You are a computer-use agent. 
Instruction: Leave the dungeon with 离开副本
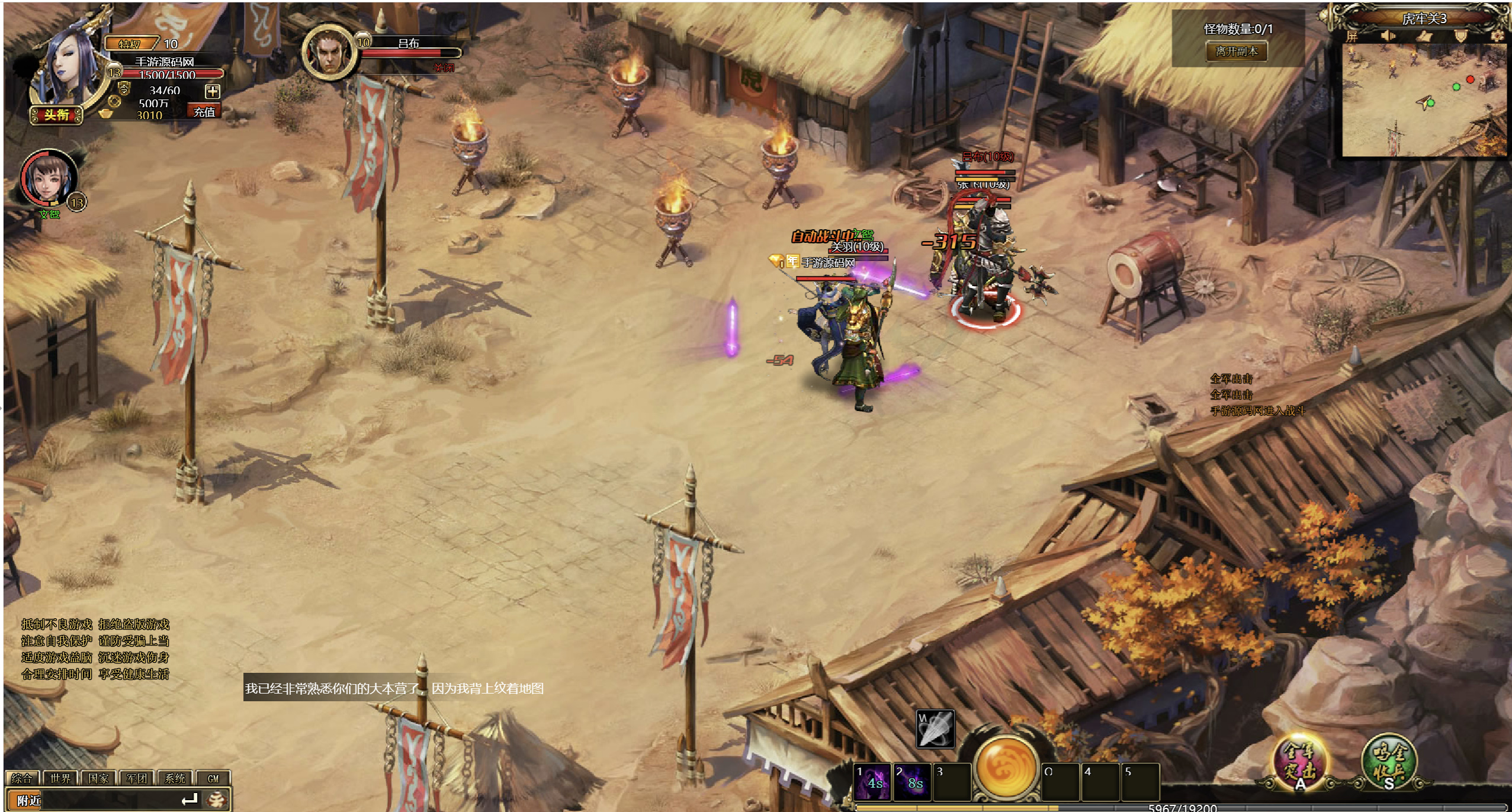pyautogui.click(x=1237, y=52)
